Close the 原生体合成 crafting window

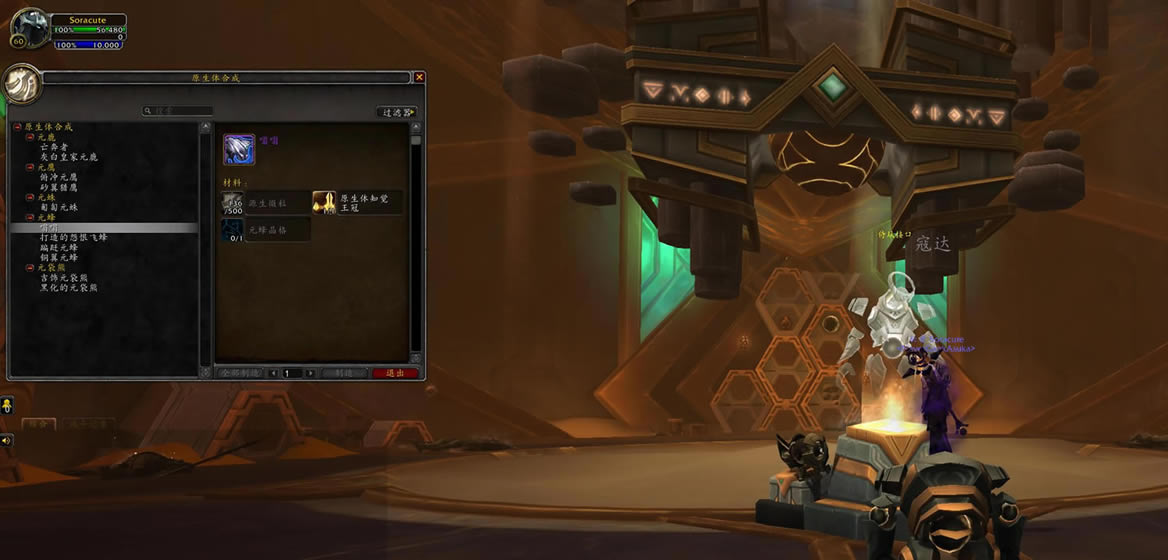pos(419,77)
